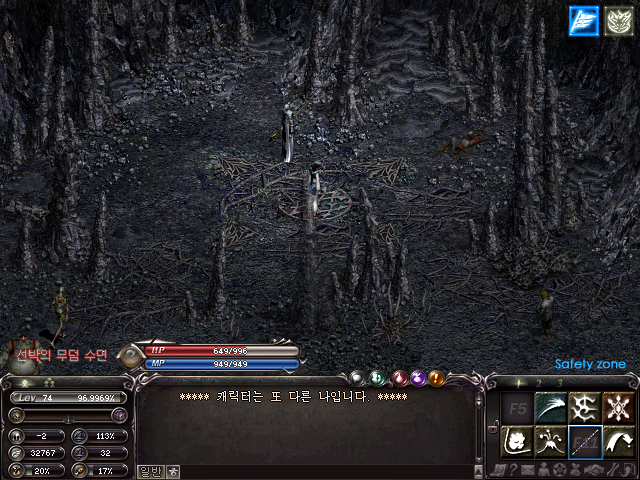
Task: Select the 일반 chat tab
Action: pos(150,471)
